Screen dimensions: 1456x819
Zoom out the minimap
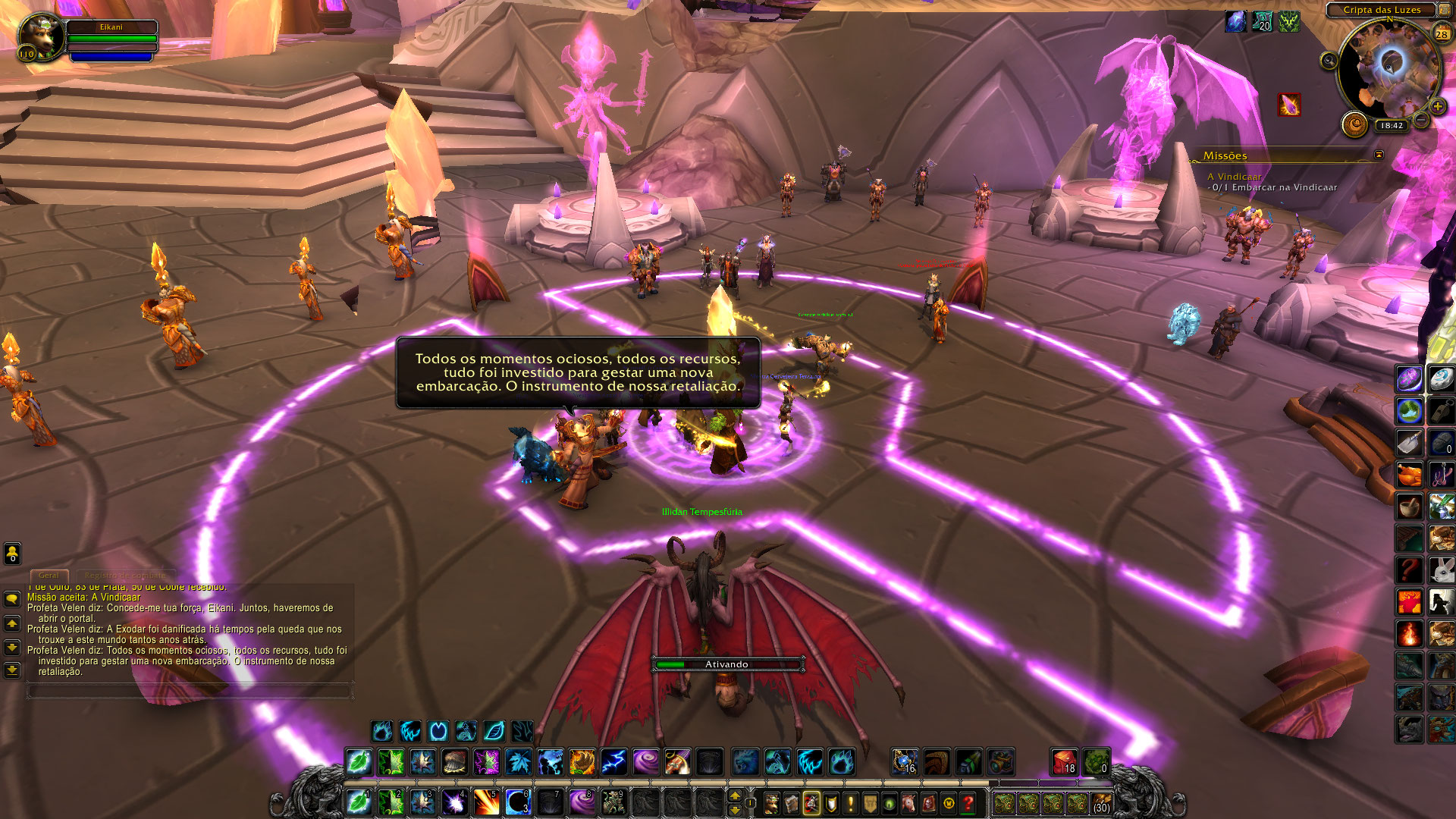(1422, 121)
